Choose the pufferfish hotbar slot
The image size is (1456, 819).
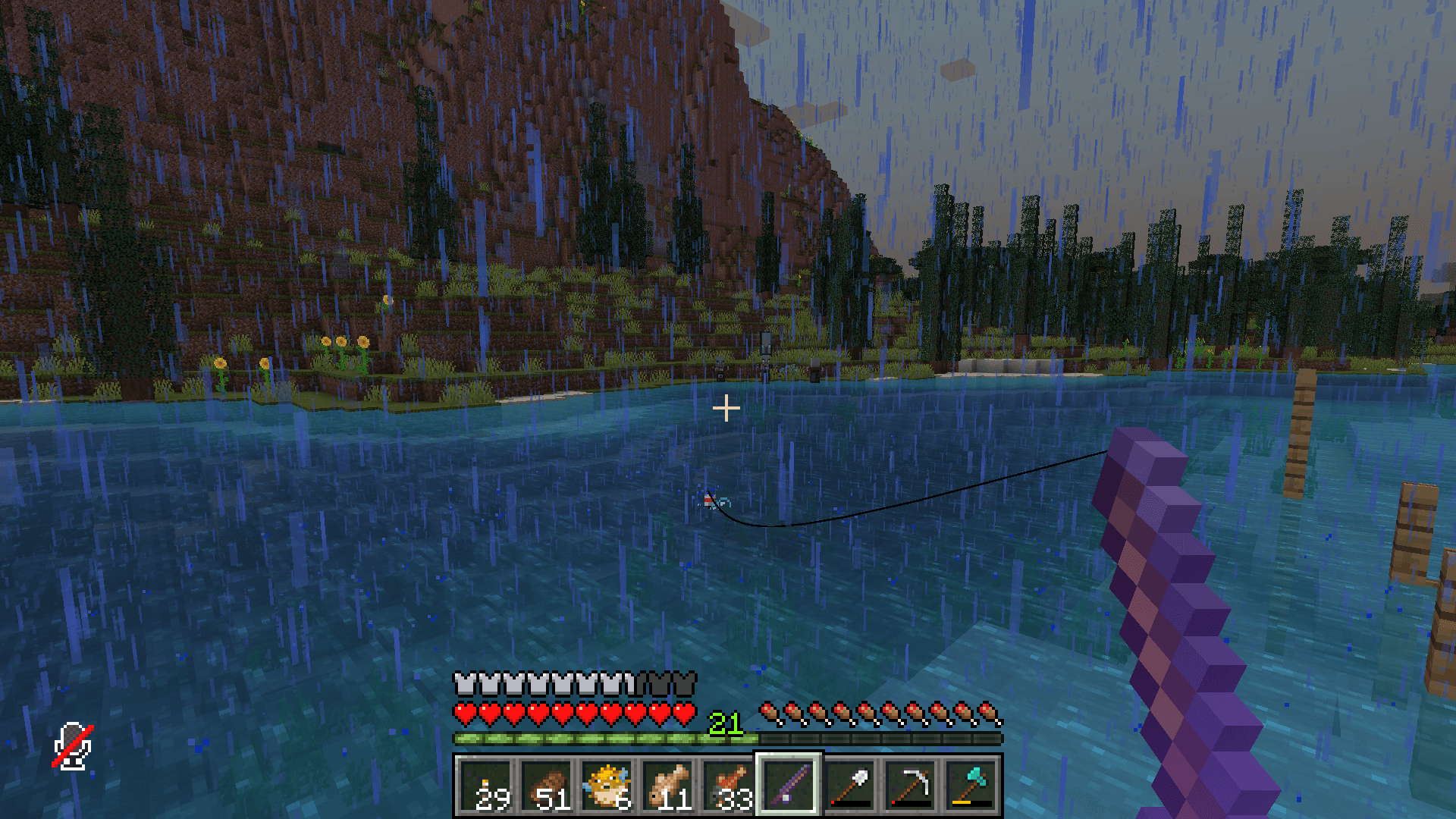607,785
